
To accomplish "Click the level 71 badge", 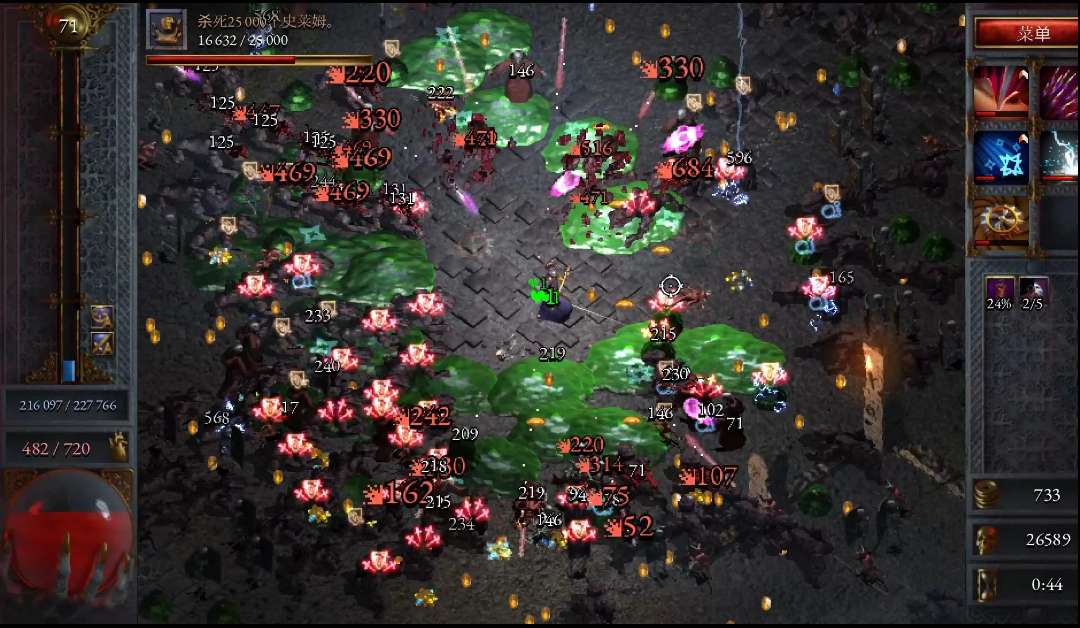I will [68, 27].
